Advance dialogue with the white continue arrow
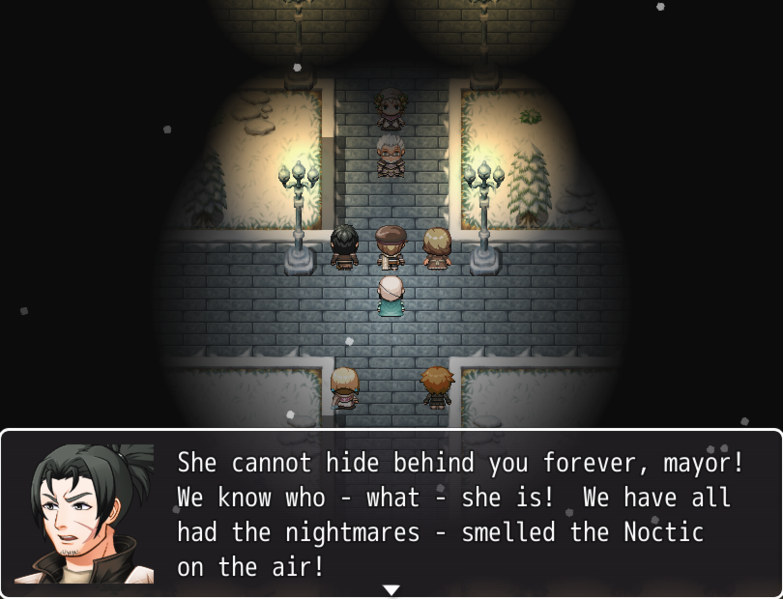 391,590
